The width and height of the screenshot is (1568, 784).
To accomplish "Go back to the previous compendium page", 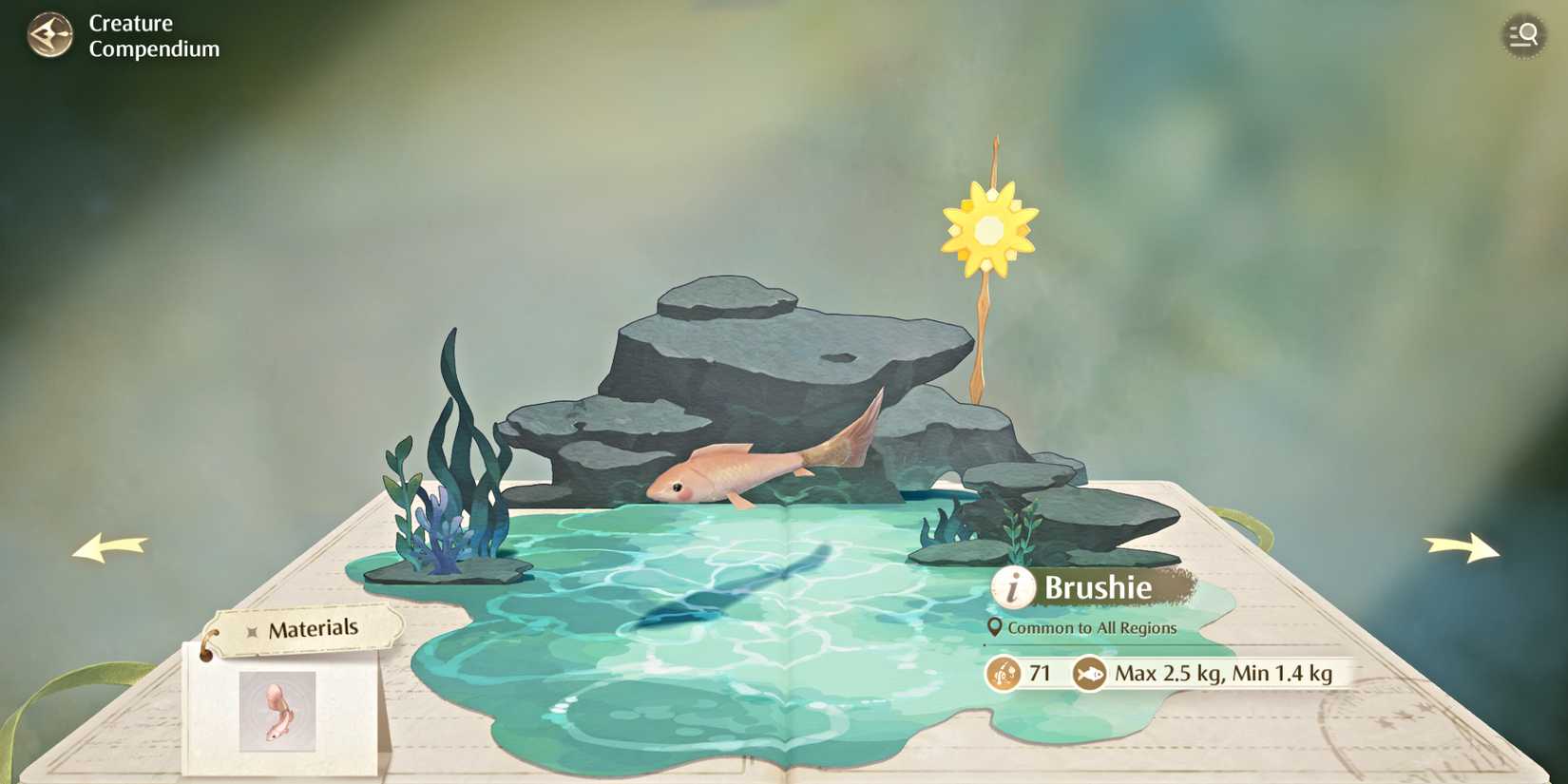I will tap(111, 546).
